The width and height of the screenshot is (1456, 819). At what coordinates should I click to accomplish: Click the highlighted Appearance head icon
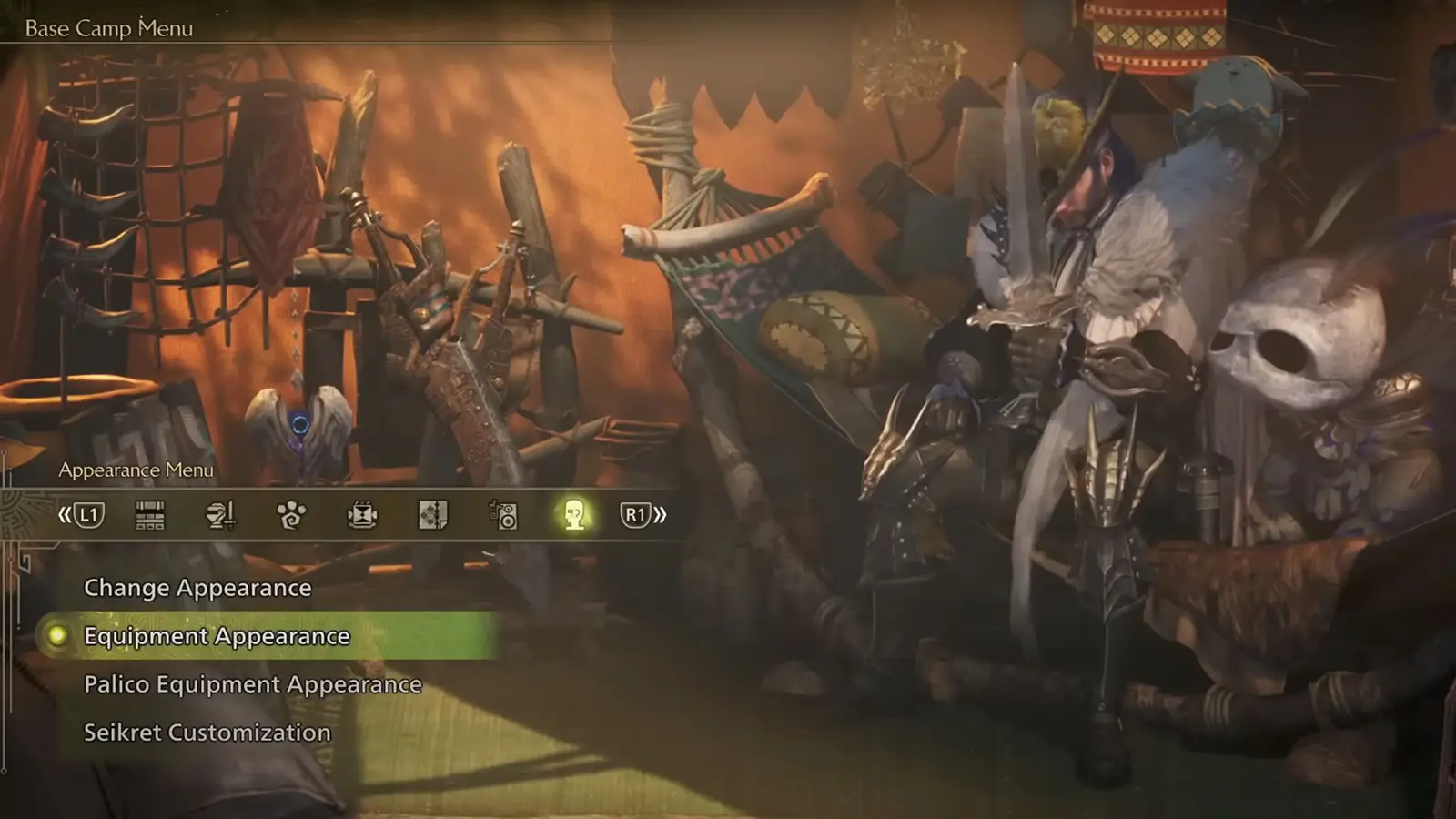pyautogui.click(x=575, y=514)
